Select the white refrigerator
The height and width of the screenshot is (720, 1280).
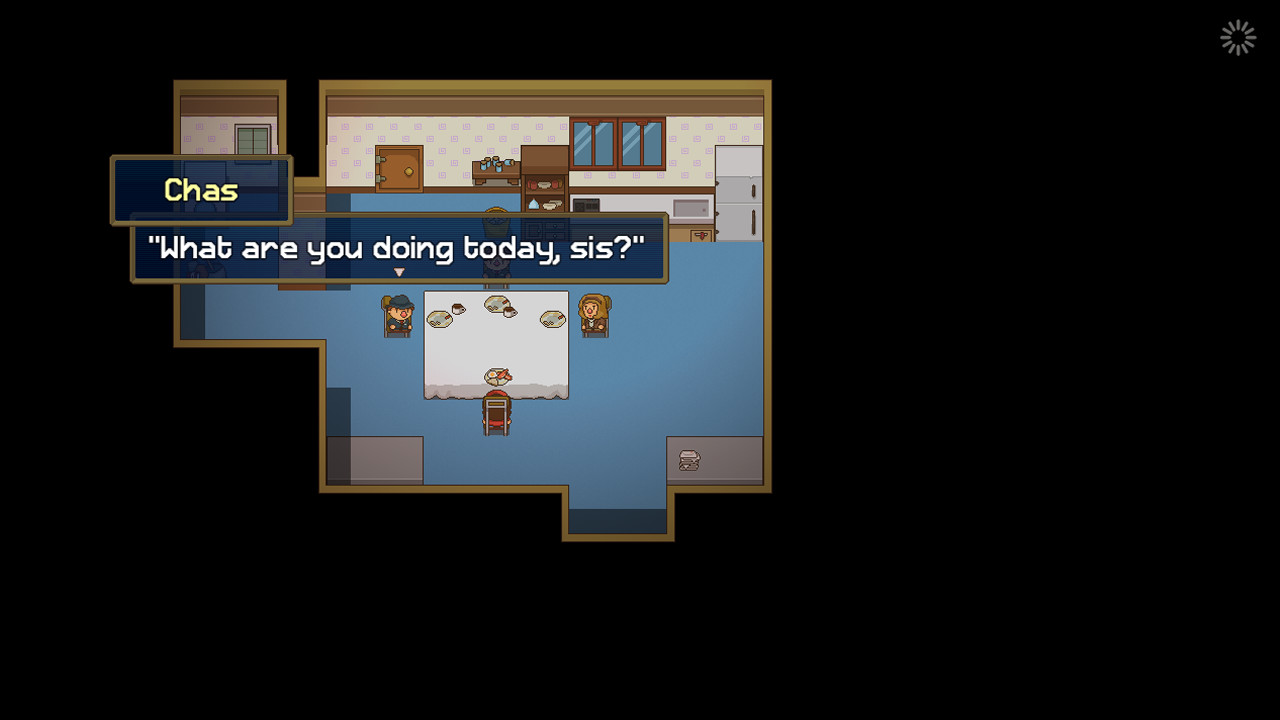tap(738, 190)
